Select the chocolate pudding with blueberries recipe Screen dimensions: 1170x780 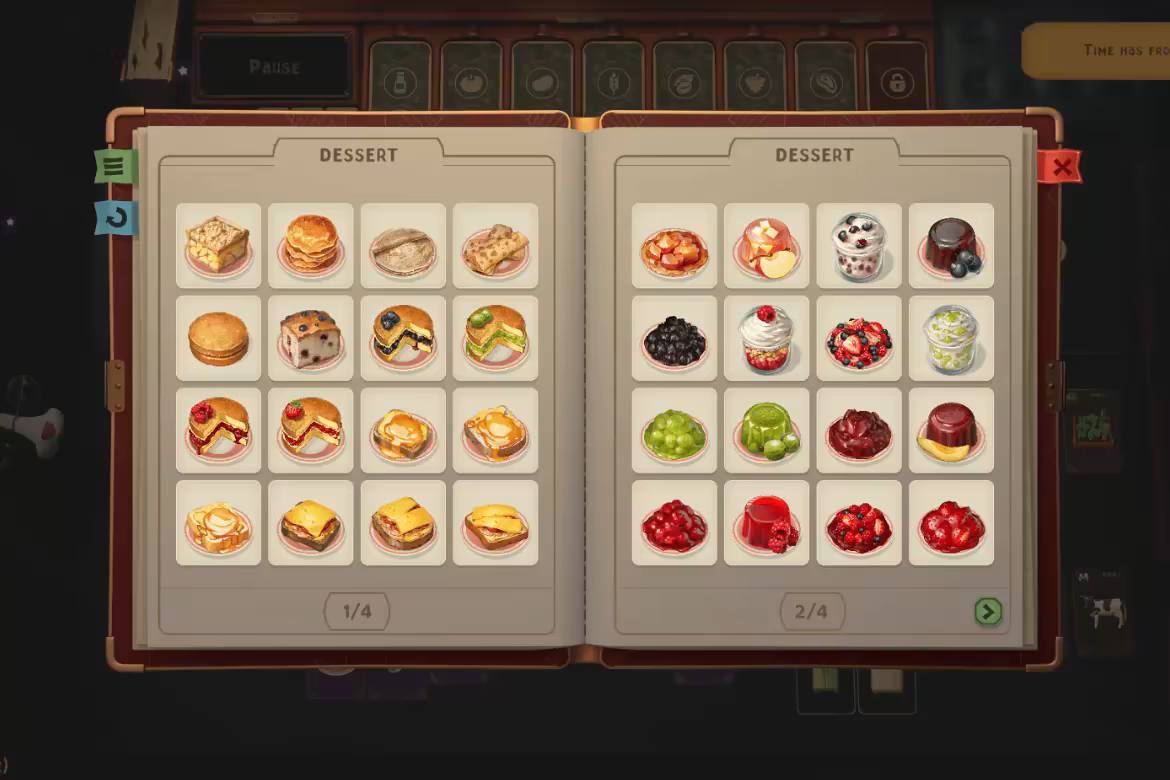pyautogui.click(x=951, y=246)
